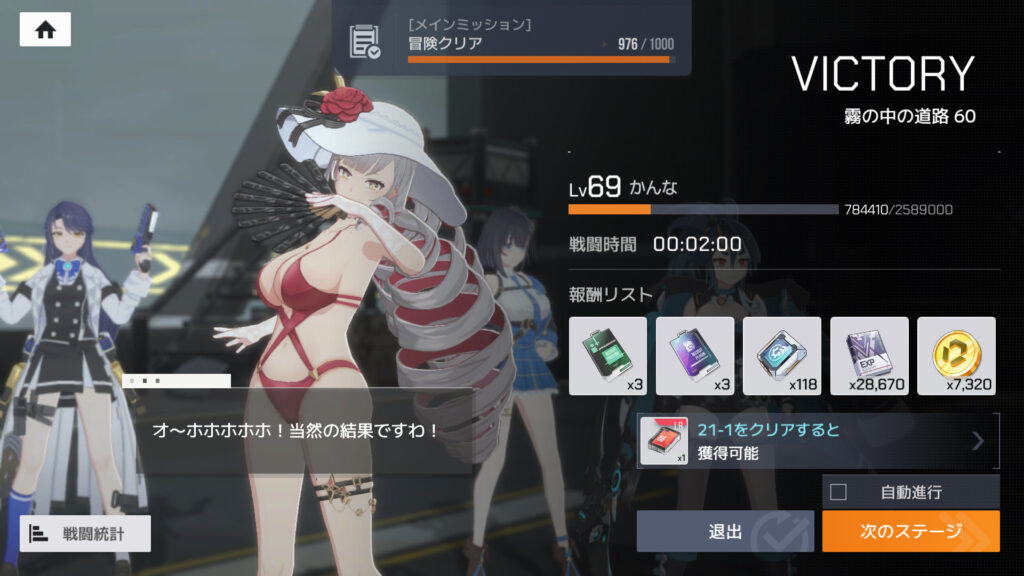The image size is (1024, 576).
Task: Select the gold coin reward x7,320
Action: (x=956, y=356)
